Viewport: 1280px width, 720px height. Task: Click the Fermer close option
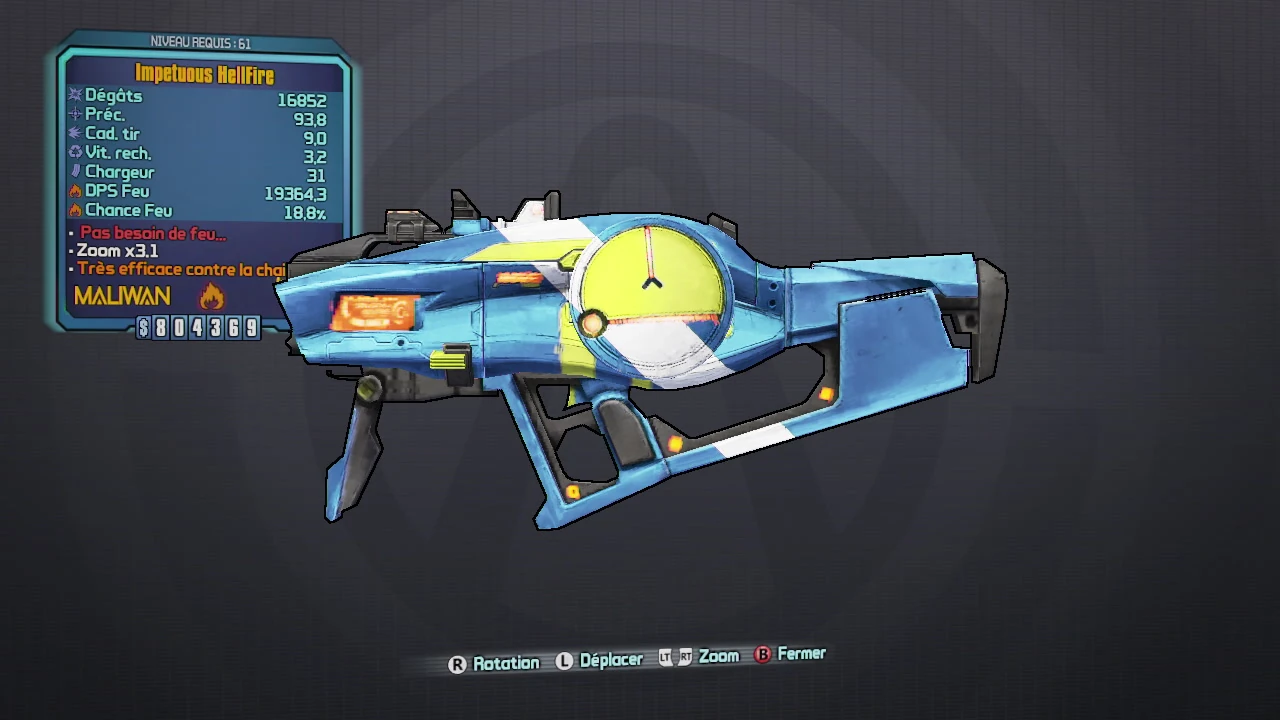(x=800, y=654)
